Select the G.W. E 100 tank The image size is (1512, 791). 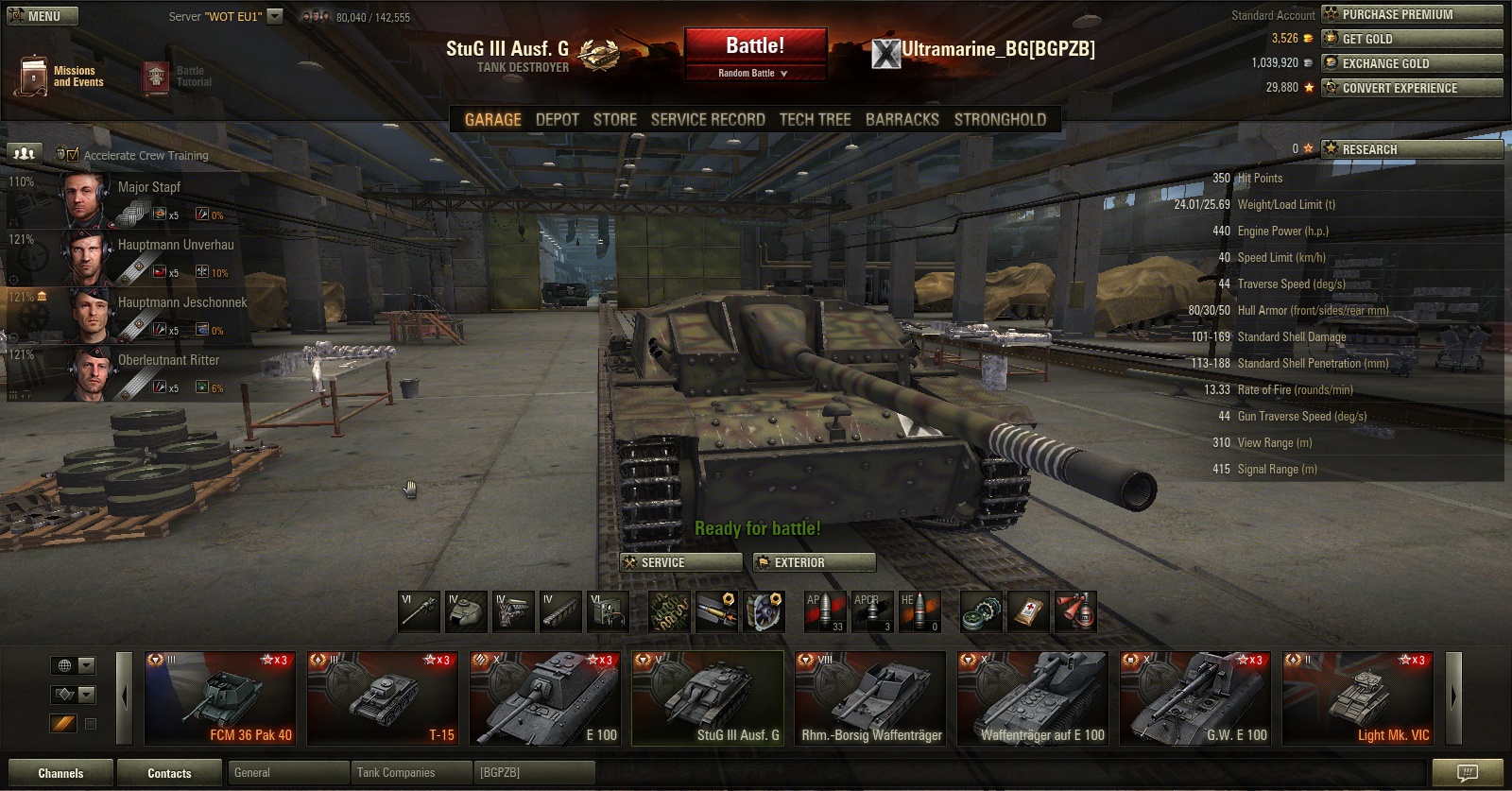pos(1195,698)
